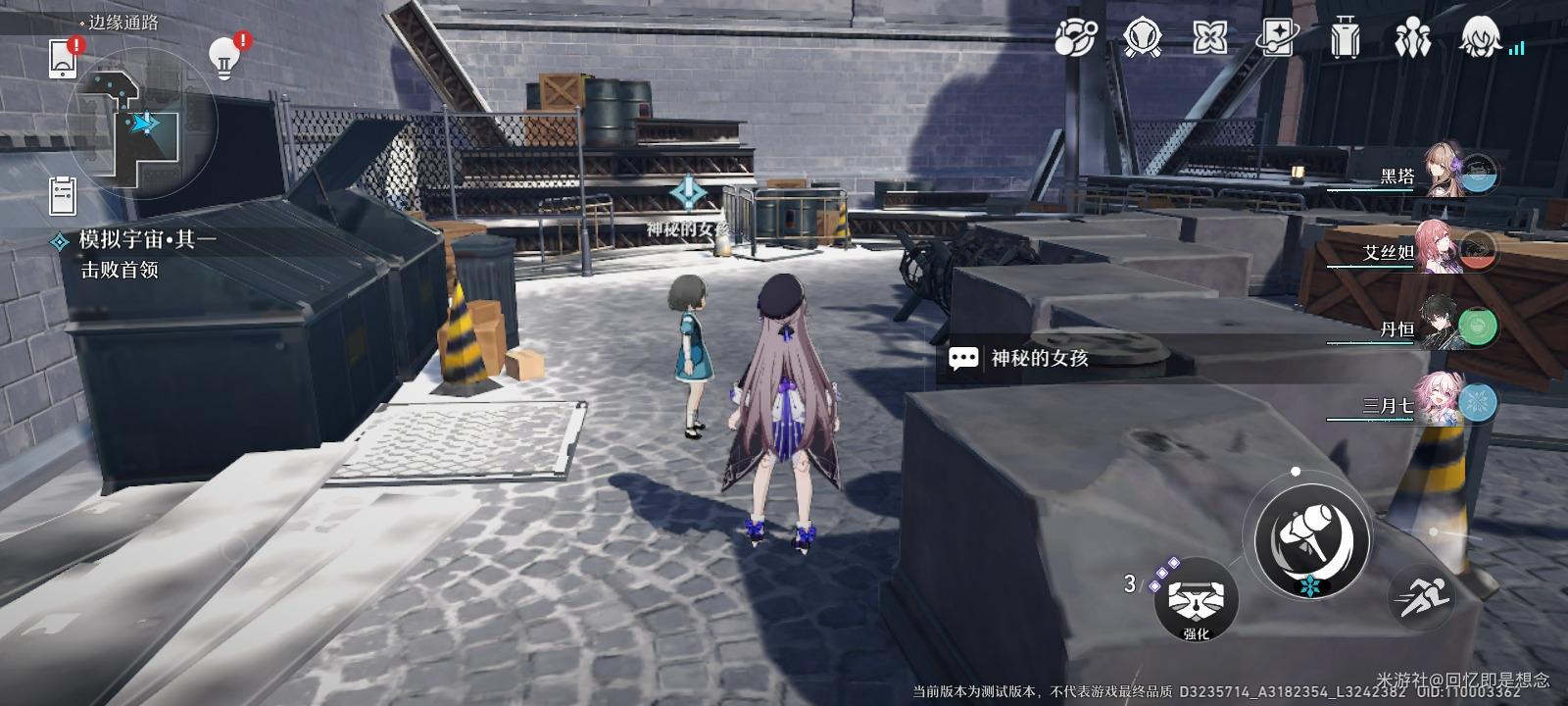
Task: Open the four-petal flower icon
Action: pos(1209,38)
